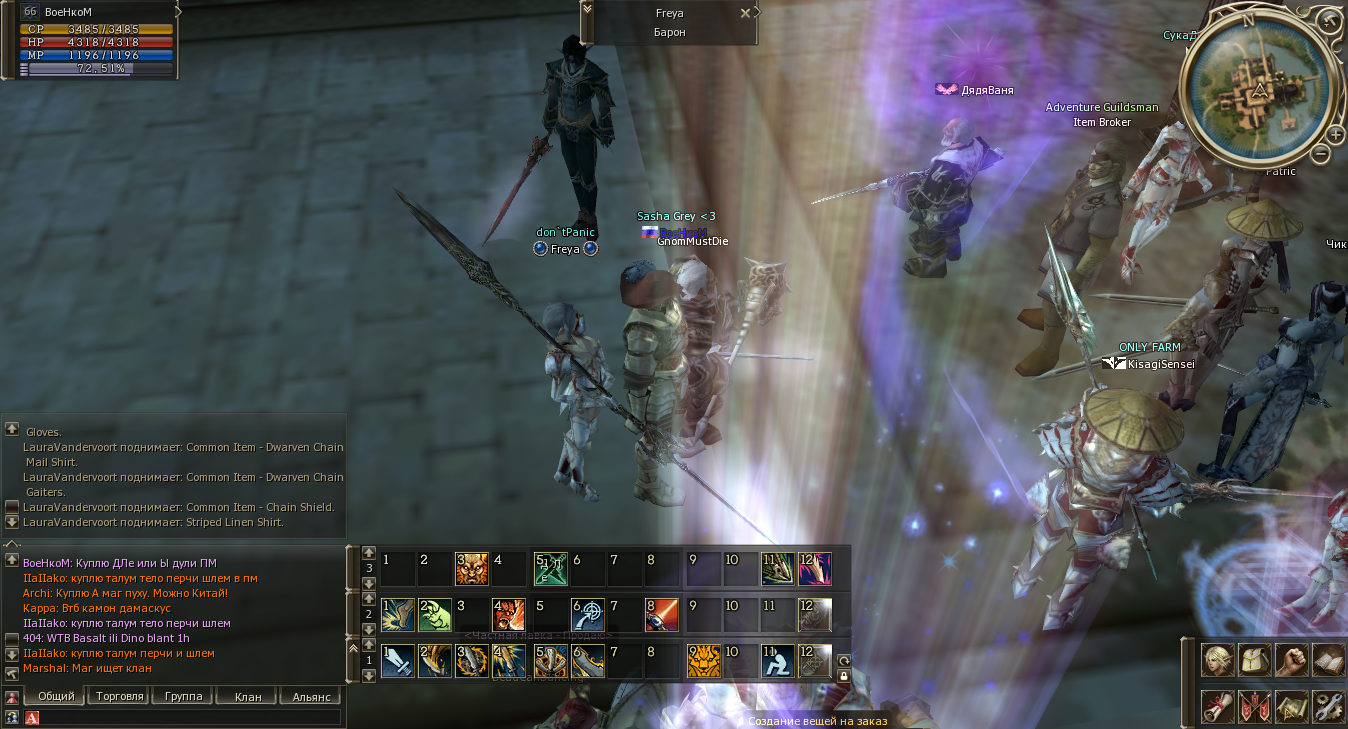Switch to the Клан chat tab
Screen dimensions: 1348x729
coord(247,696)
